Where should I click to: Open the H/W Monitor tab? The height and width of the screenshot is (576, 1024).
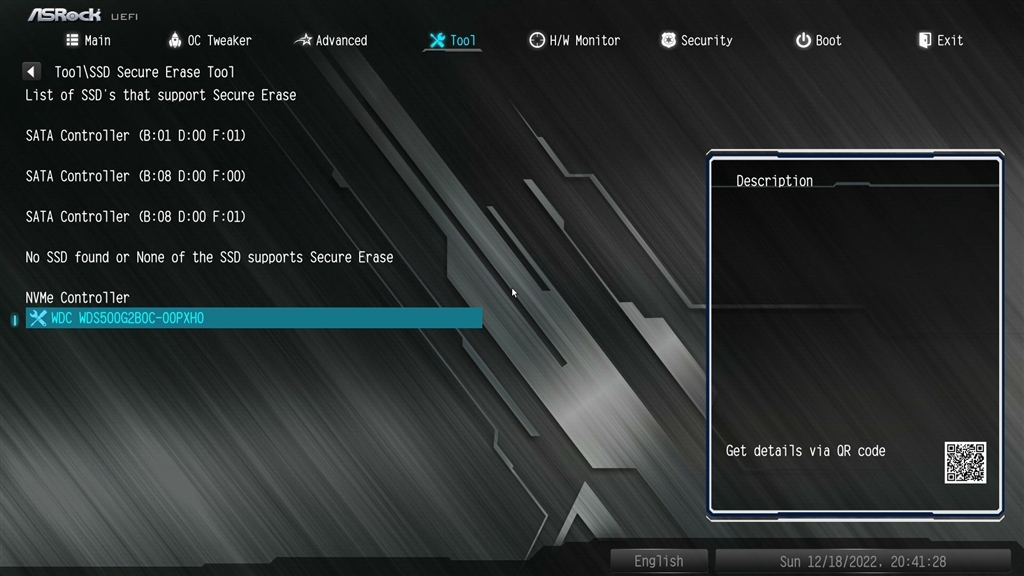tap(575, 40)
